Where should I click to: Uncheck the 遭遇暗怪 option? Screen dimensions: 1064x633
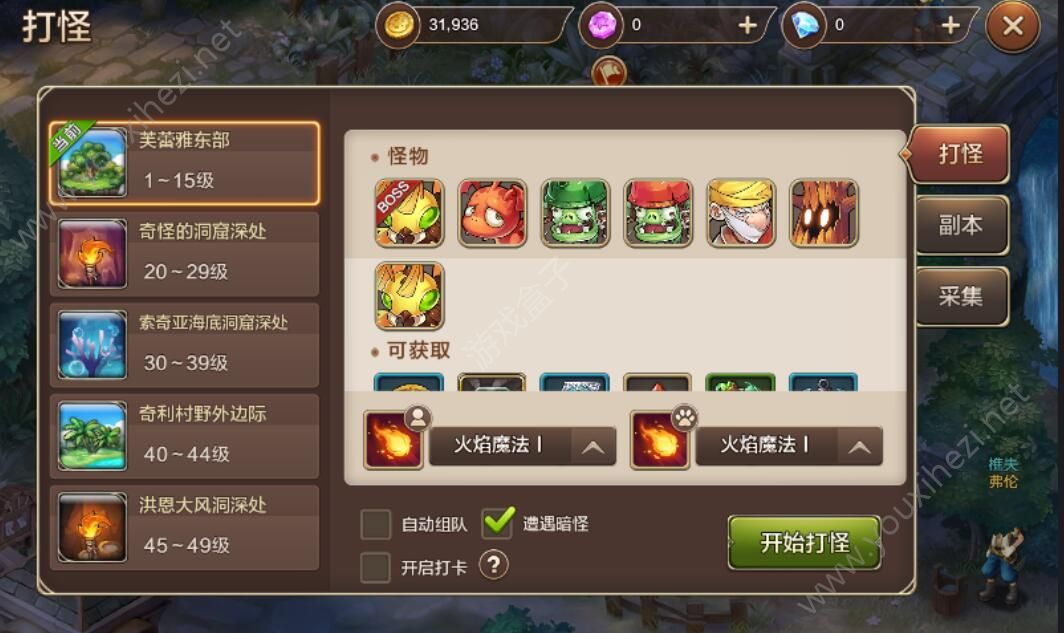tap(498, 522)
